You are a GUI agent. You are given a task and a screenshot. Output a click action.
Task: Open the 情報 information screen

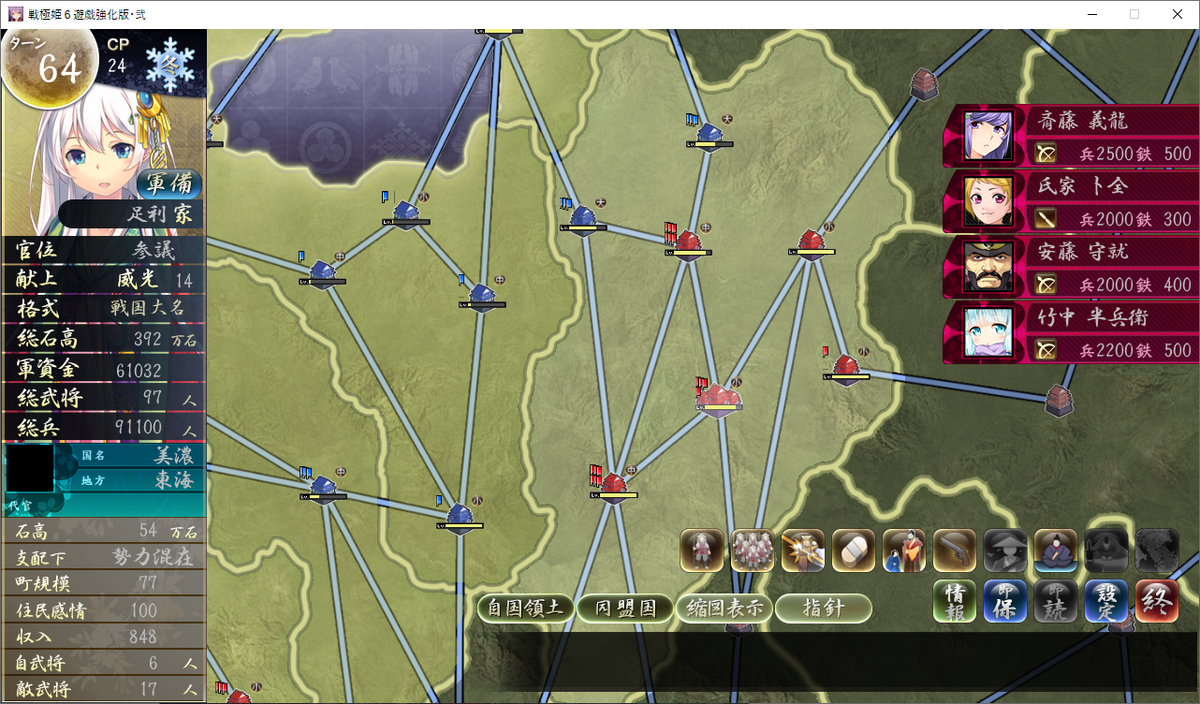955,601
